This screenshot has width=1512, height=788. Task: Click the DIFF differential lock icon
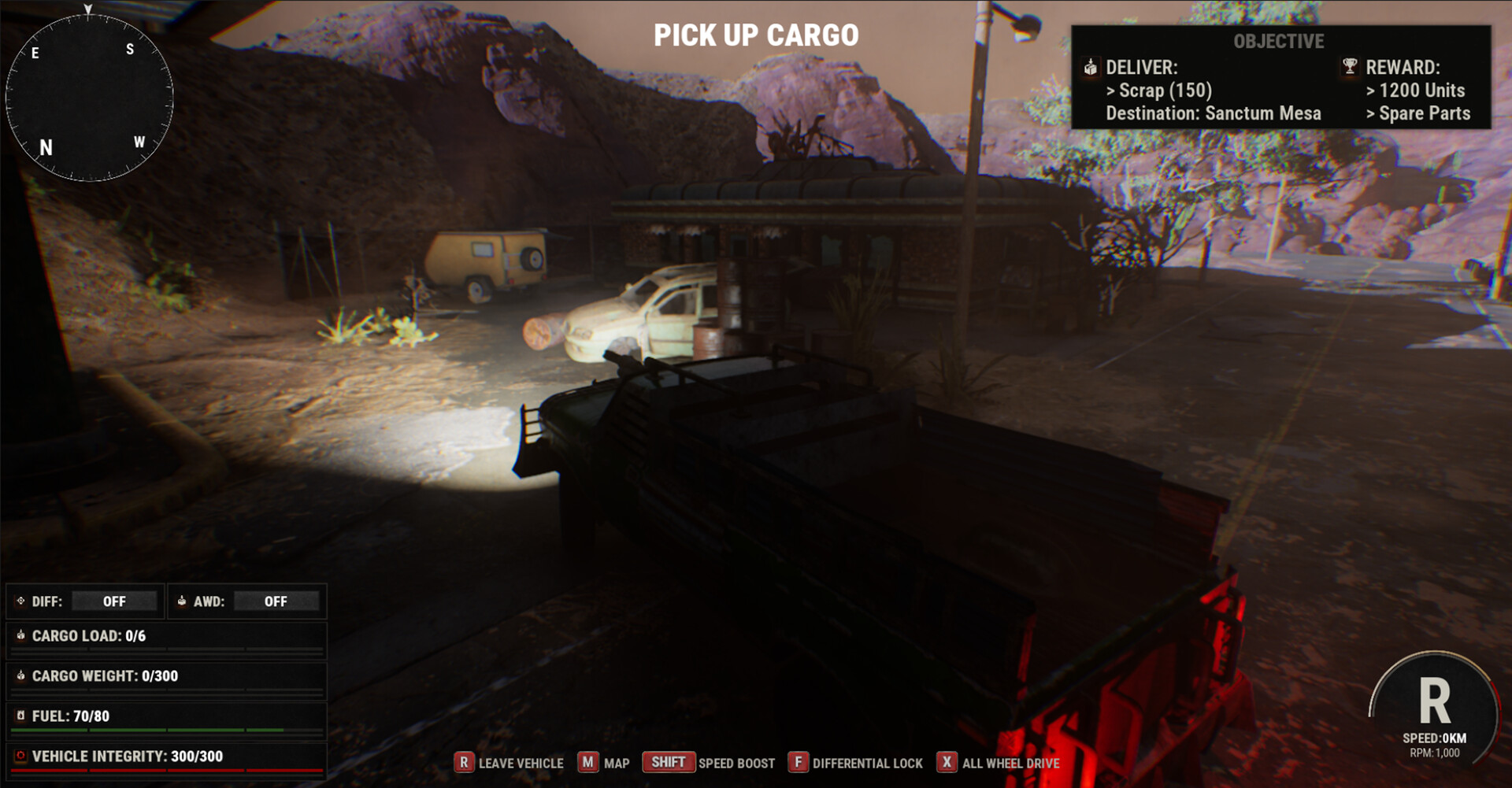(x=20, y=601)
